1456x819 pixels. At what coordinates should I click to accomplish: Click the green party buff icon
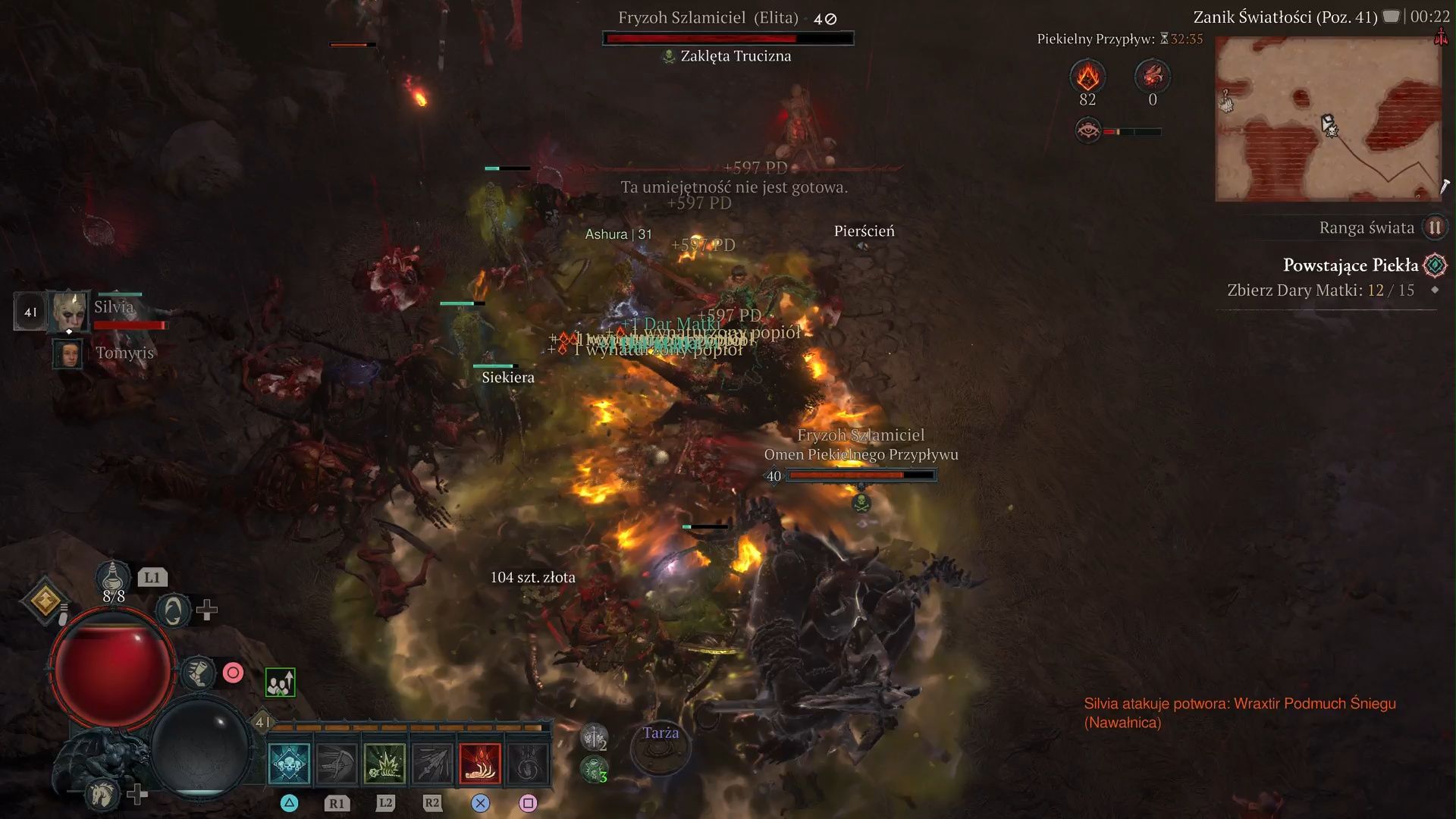[280, 682]
